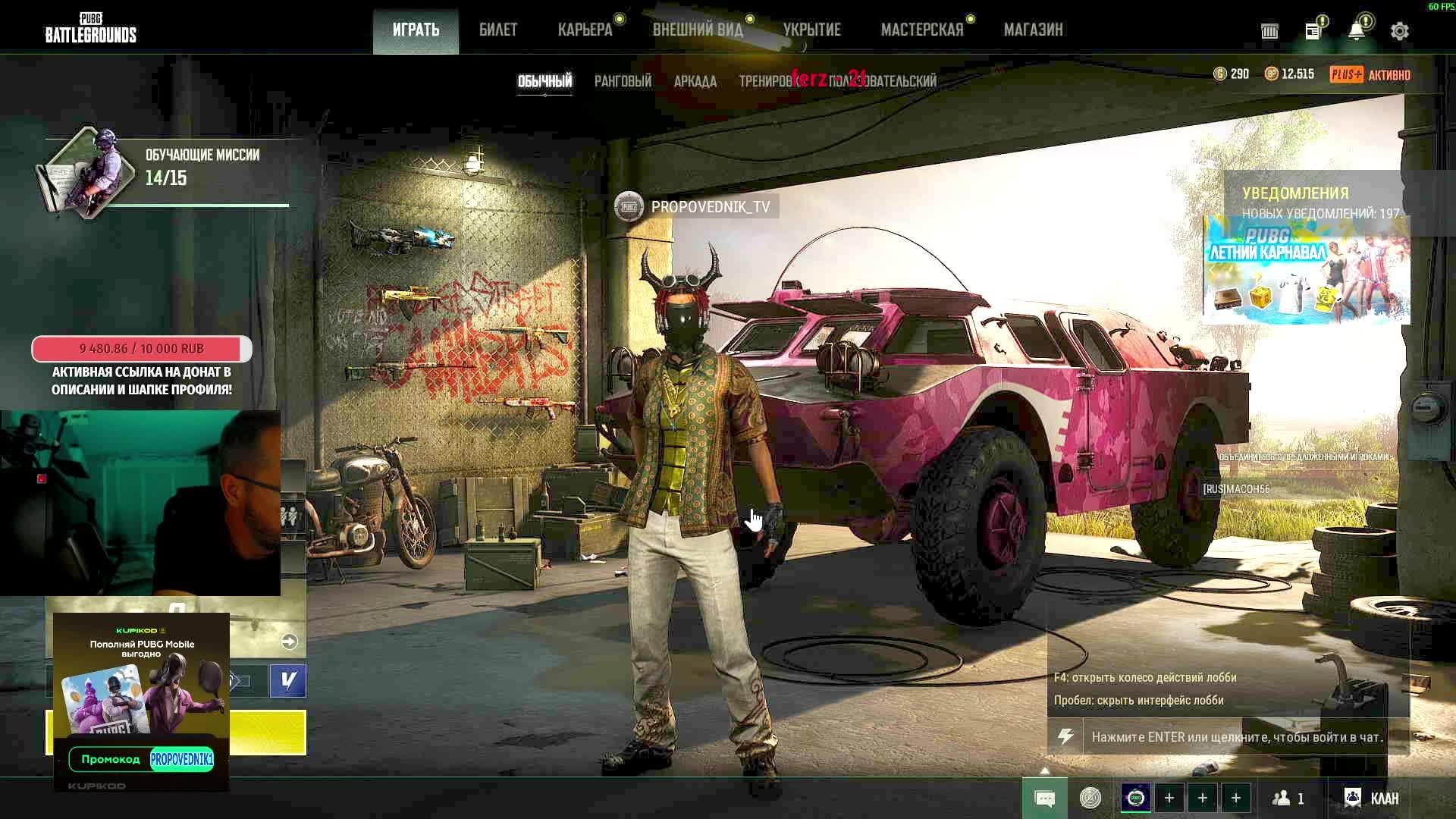
Task: Toggle the chat speech-bubble button
Action: [x=1044, y=799]
